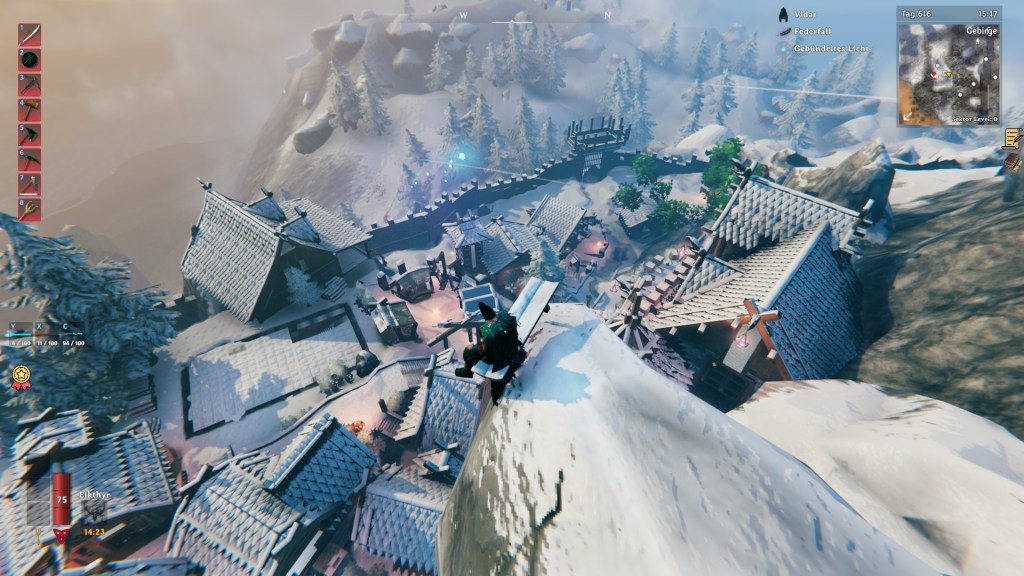Equip the round dark shield slot
The width and height of the screenshot is (1024, 576).
pos(29,60)
